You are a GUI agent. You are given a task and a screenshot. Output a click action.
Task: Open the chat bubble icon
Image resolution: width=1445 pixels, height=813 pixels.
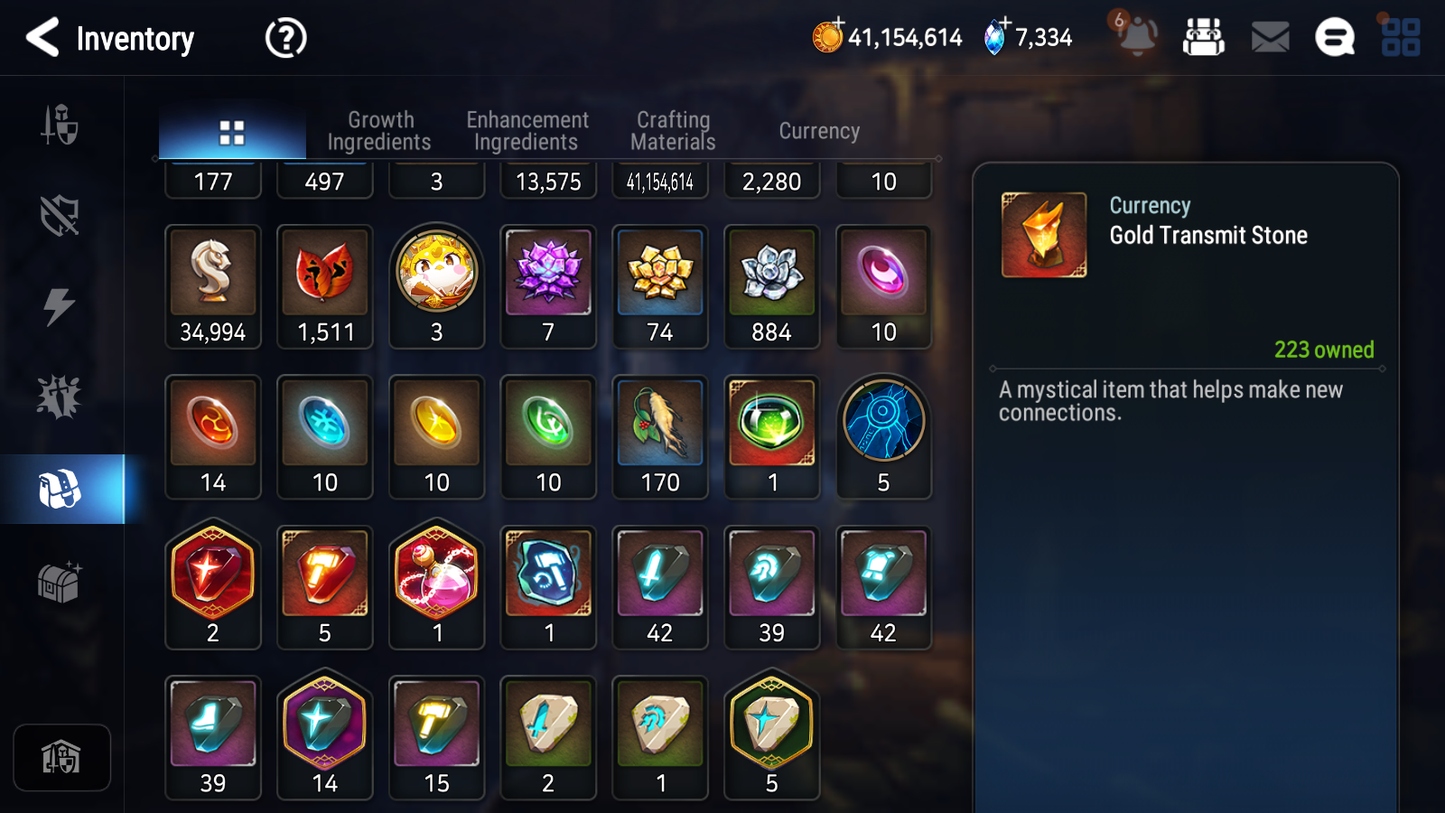1334,37
